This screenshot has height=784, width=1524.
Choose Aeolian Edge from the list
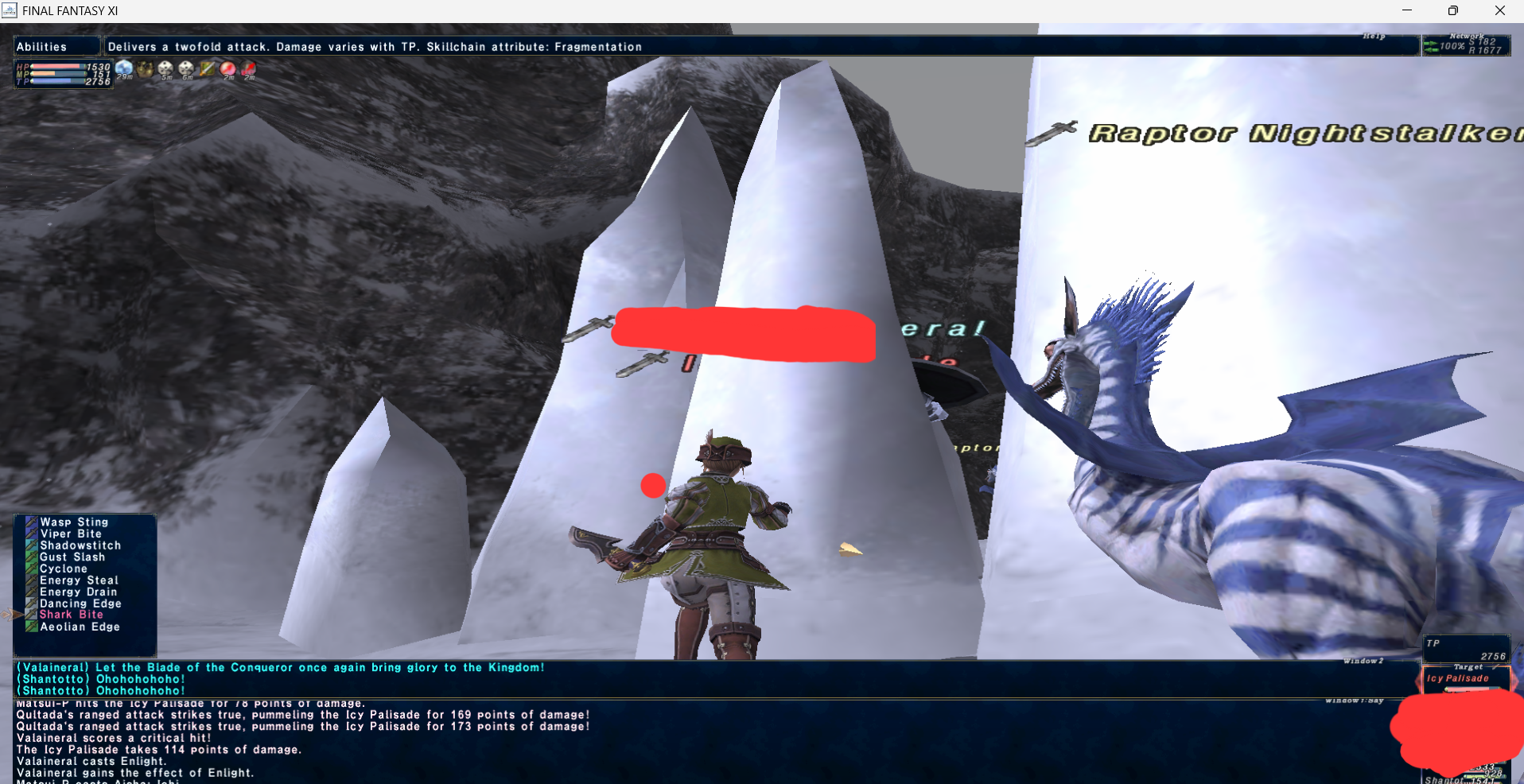click(x=80, y=627)
